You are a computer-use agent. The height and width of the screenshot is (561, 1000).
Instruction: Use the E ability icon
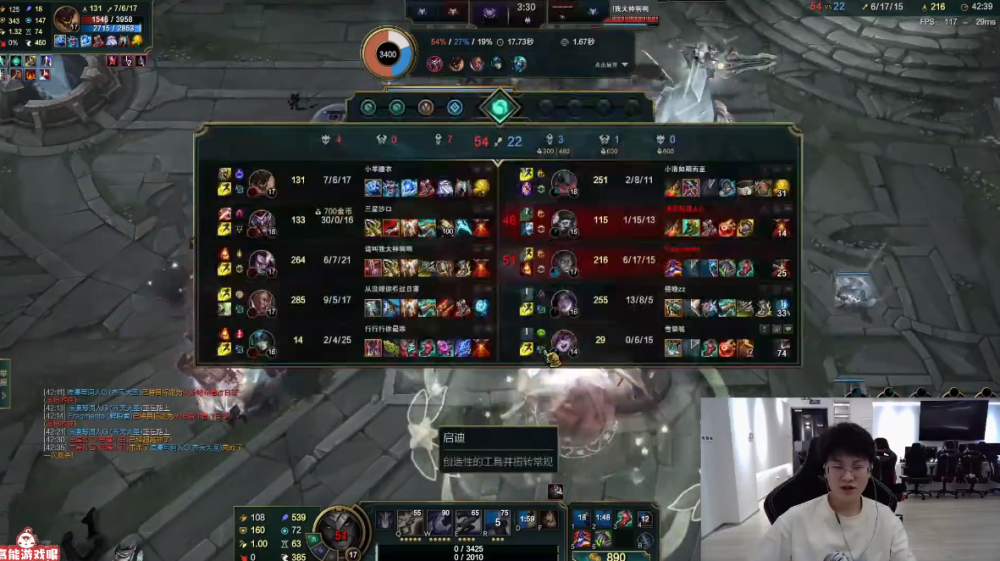point(467,521)
